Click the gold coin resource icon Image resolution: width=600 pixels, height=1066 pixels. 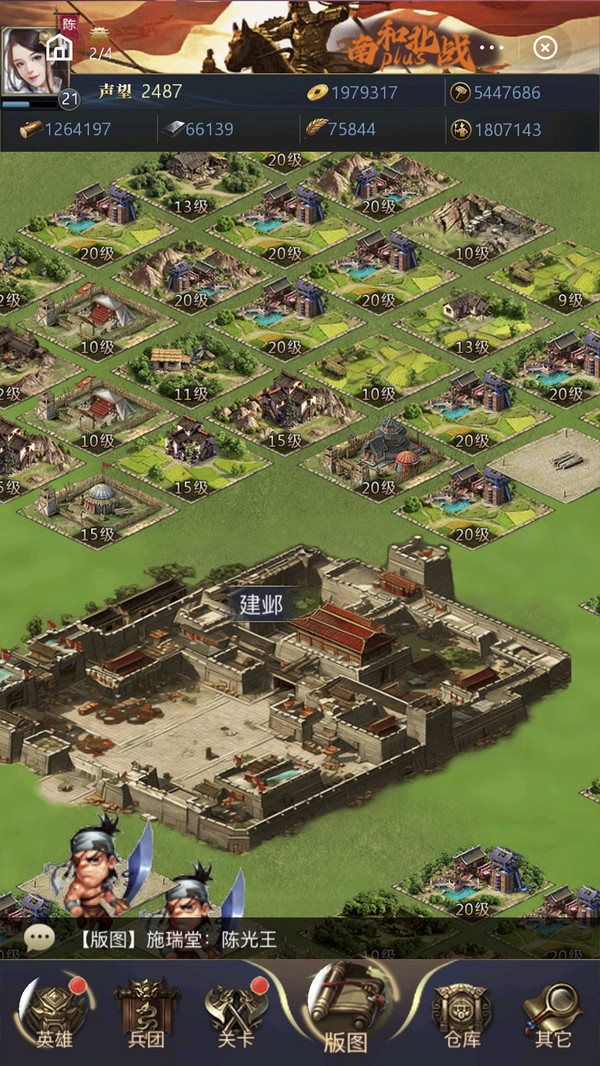[317, 93]
